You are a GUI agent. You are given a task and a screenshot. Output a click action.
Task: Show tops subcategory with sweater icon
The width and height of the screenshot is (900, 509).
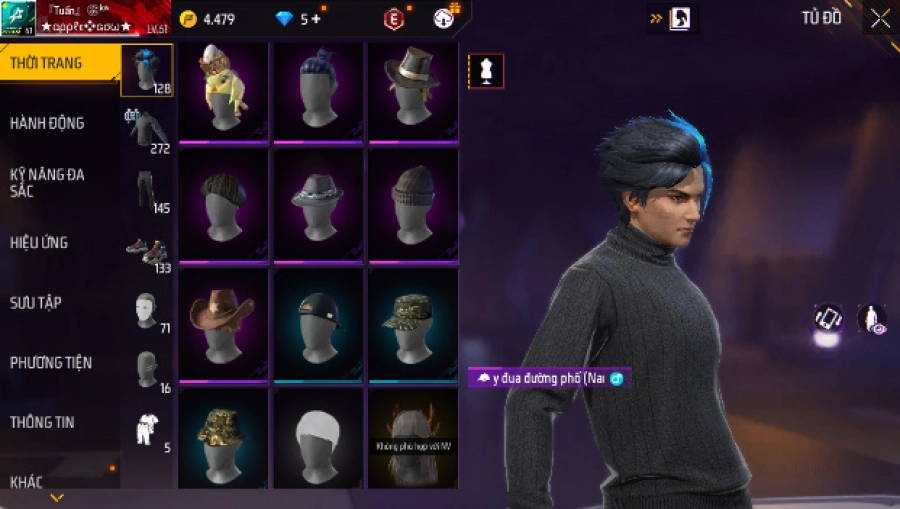(x=147, y=130)
